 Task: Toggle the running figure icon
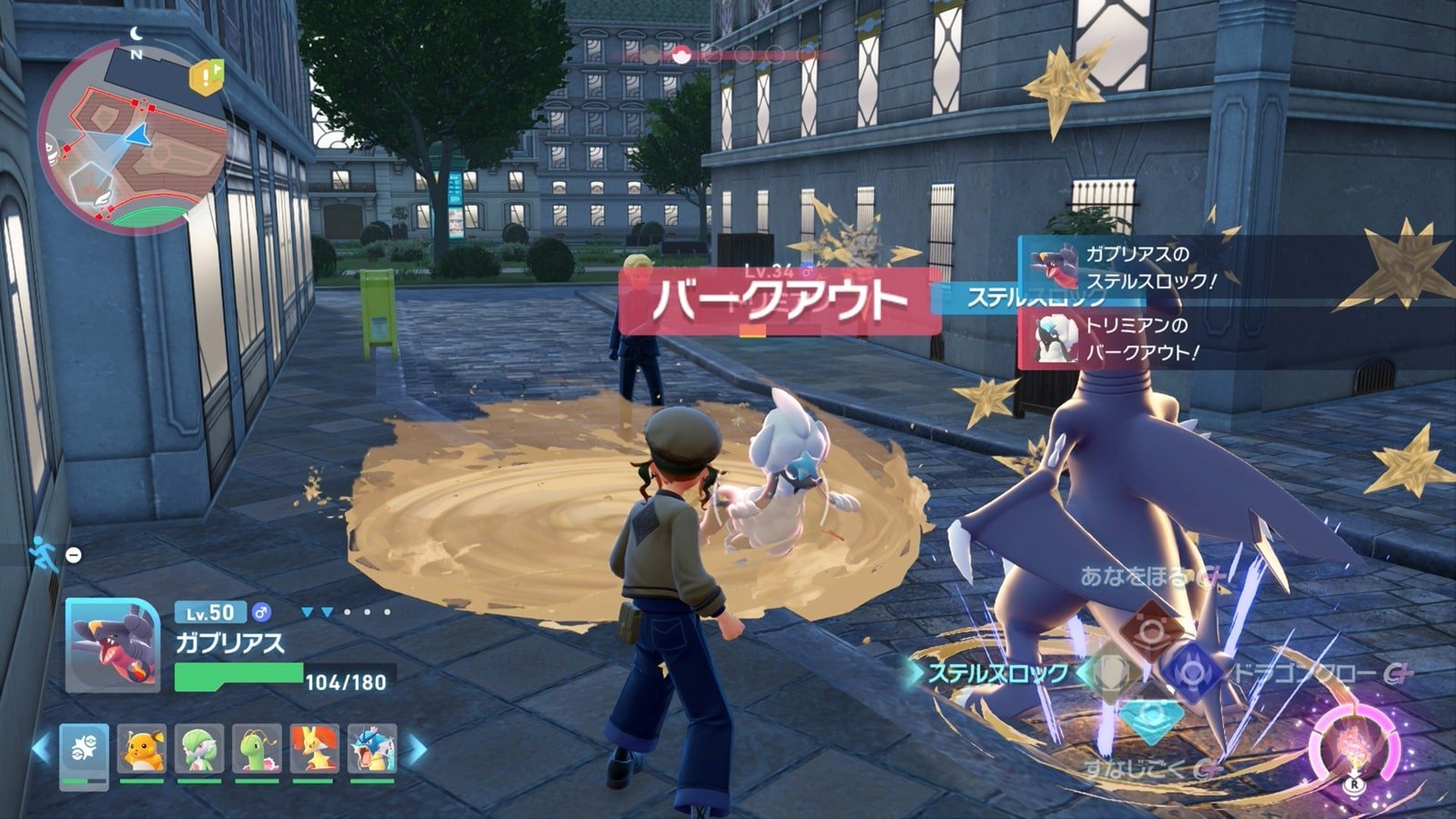click(42, 552)
